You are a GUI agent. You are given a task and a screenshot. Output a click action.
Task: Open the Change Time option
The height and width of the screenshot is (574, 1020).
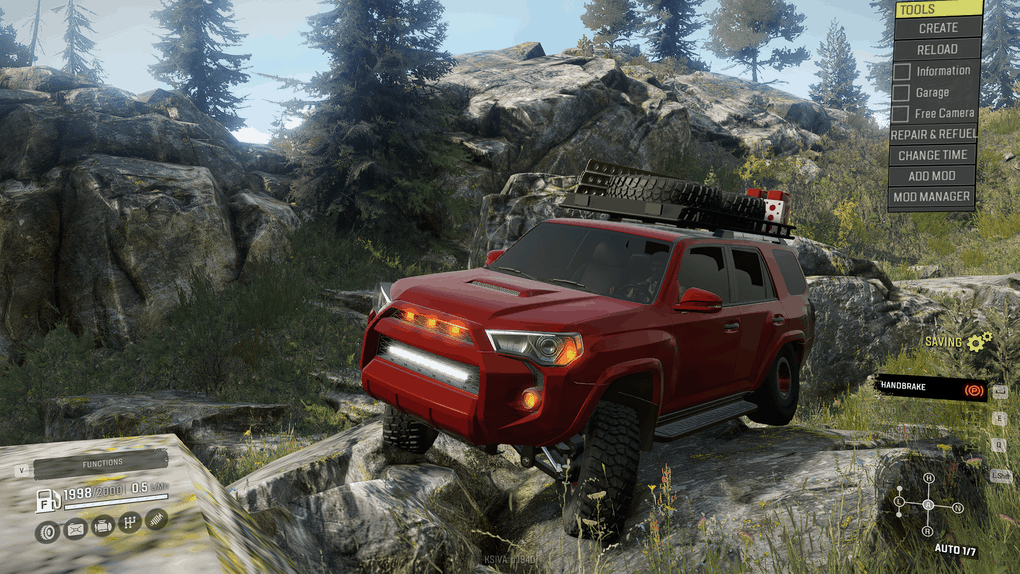tap(933, 155)
